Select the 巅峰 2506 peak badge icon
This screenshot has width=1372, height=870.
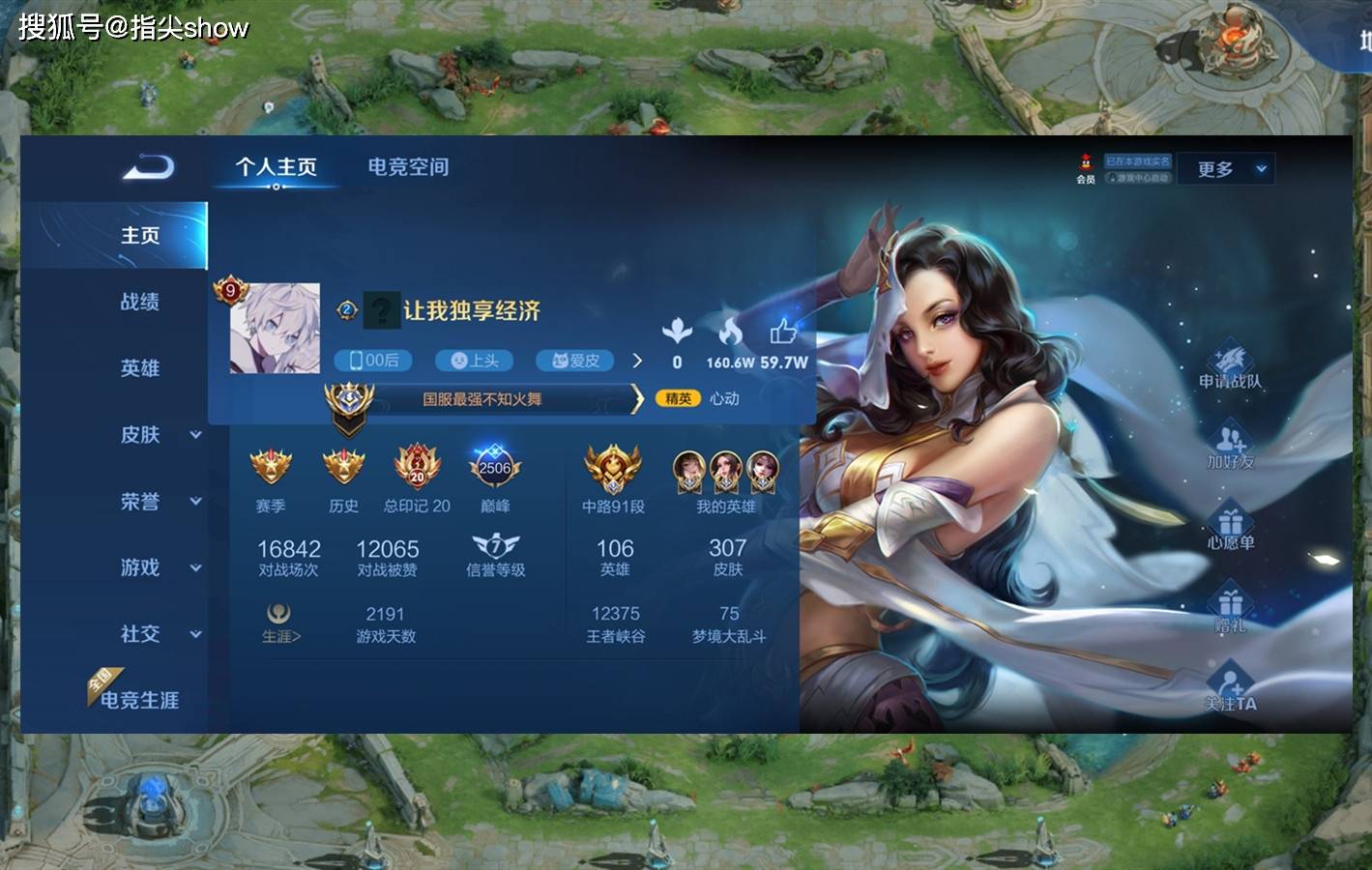[x=493, y=469]
